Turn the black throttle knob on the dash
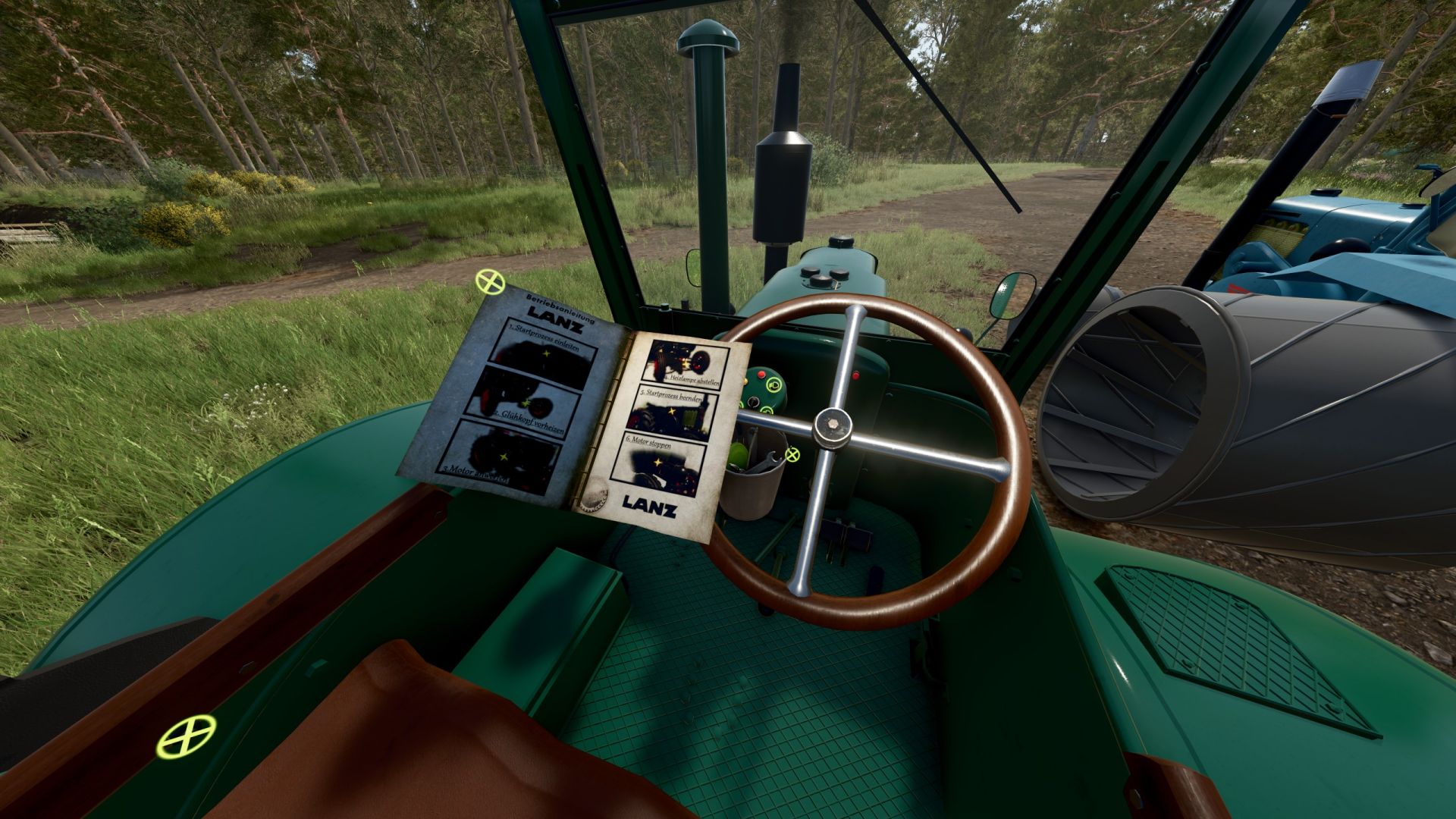 pos(753,403)
